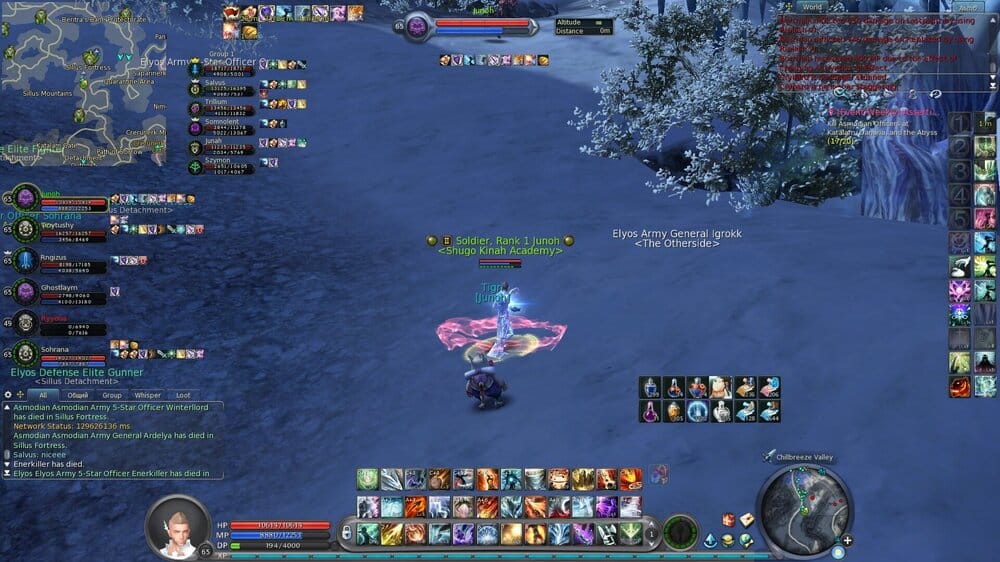
Task: Select the Loot chat tab
Action: [182, 395]
